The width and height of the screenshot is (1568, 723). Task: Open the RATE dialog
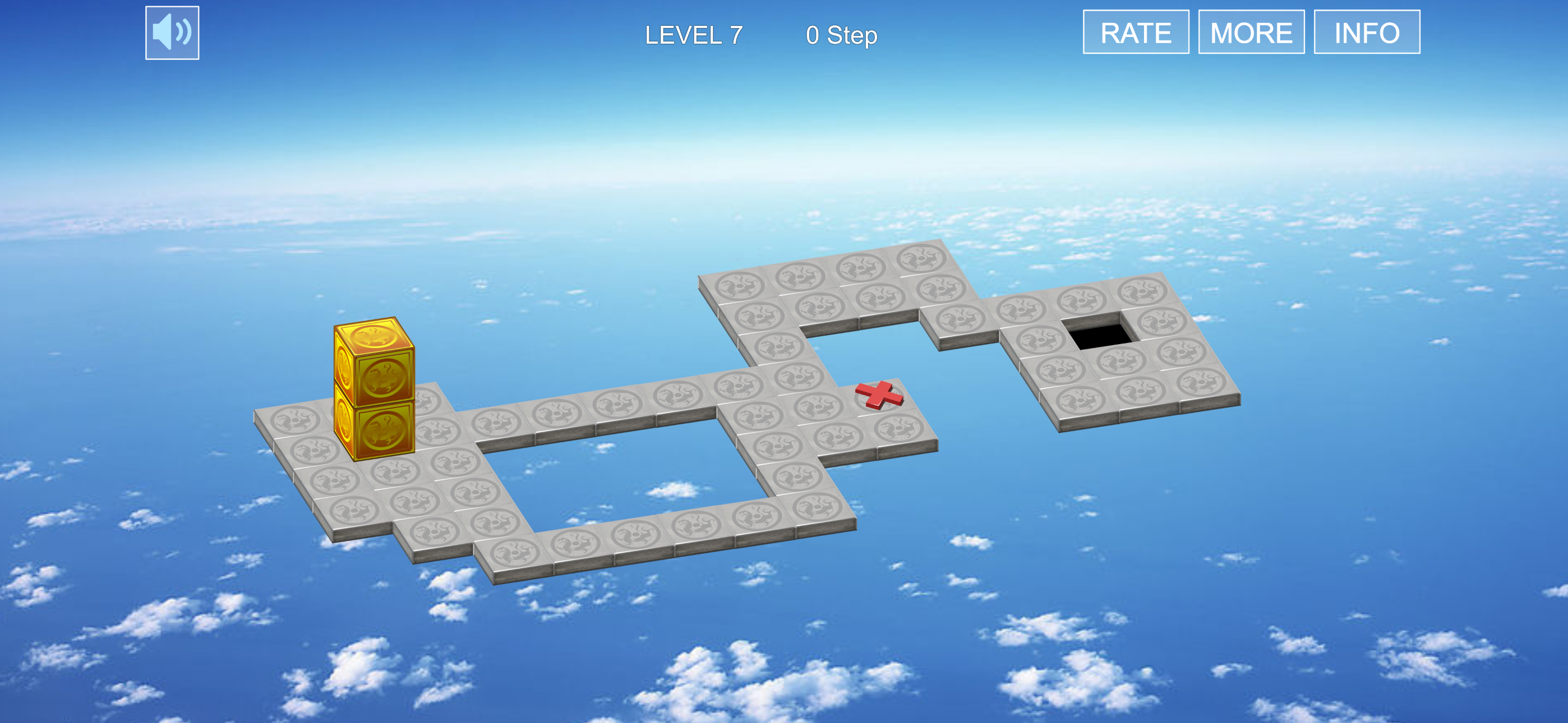(x=1136, y=31)
